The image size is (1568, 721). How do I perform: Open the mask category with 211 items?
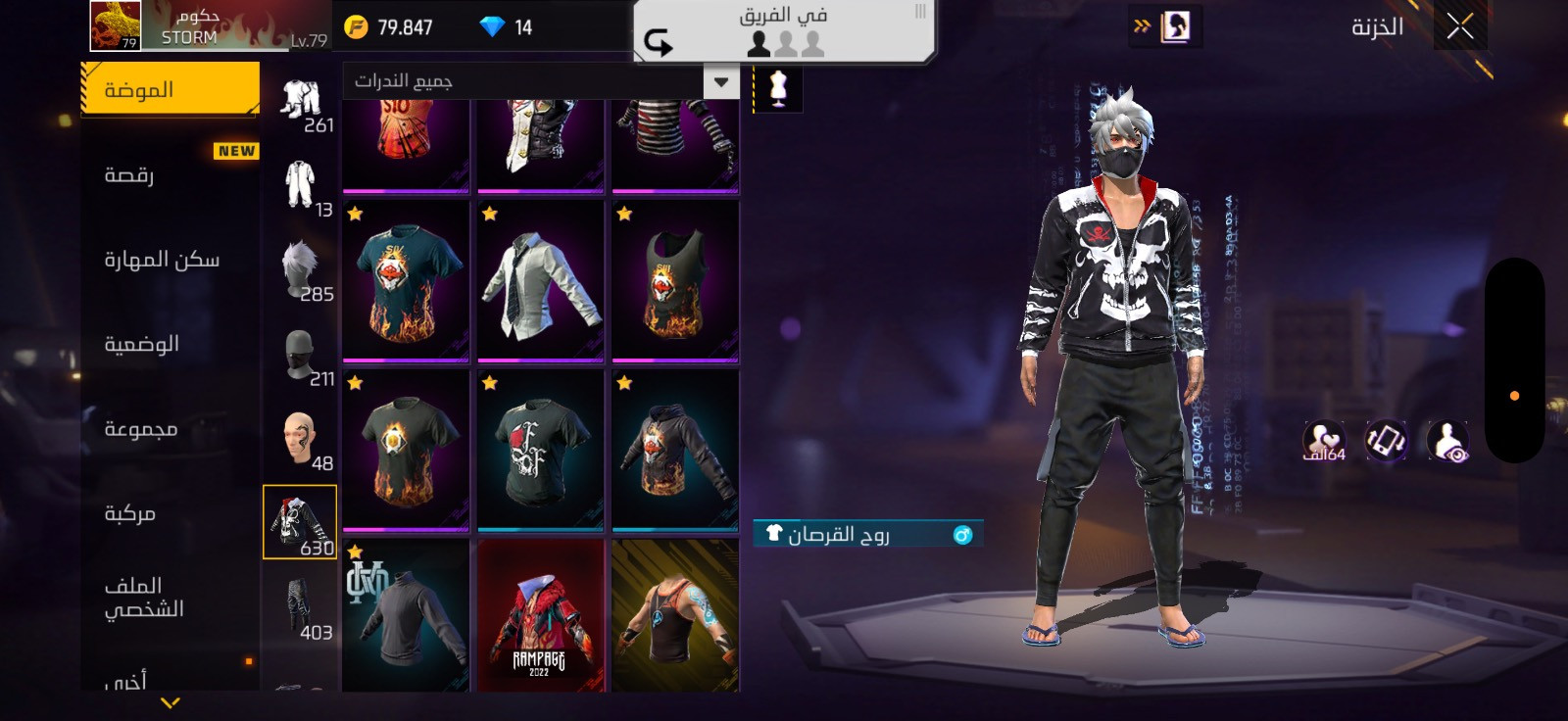[301, 355]
